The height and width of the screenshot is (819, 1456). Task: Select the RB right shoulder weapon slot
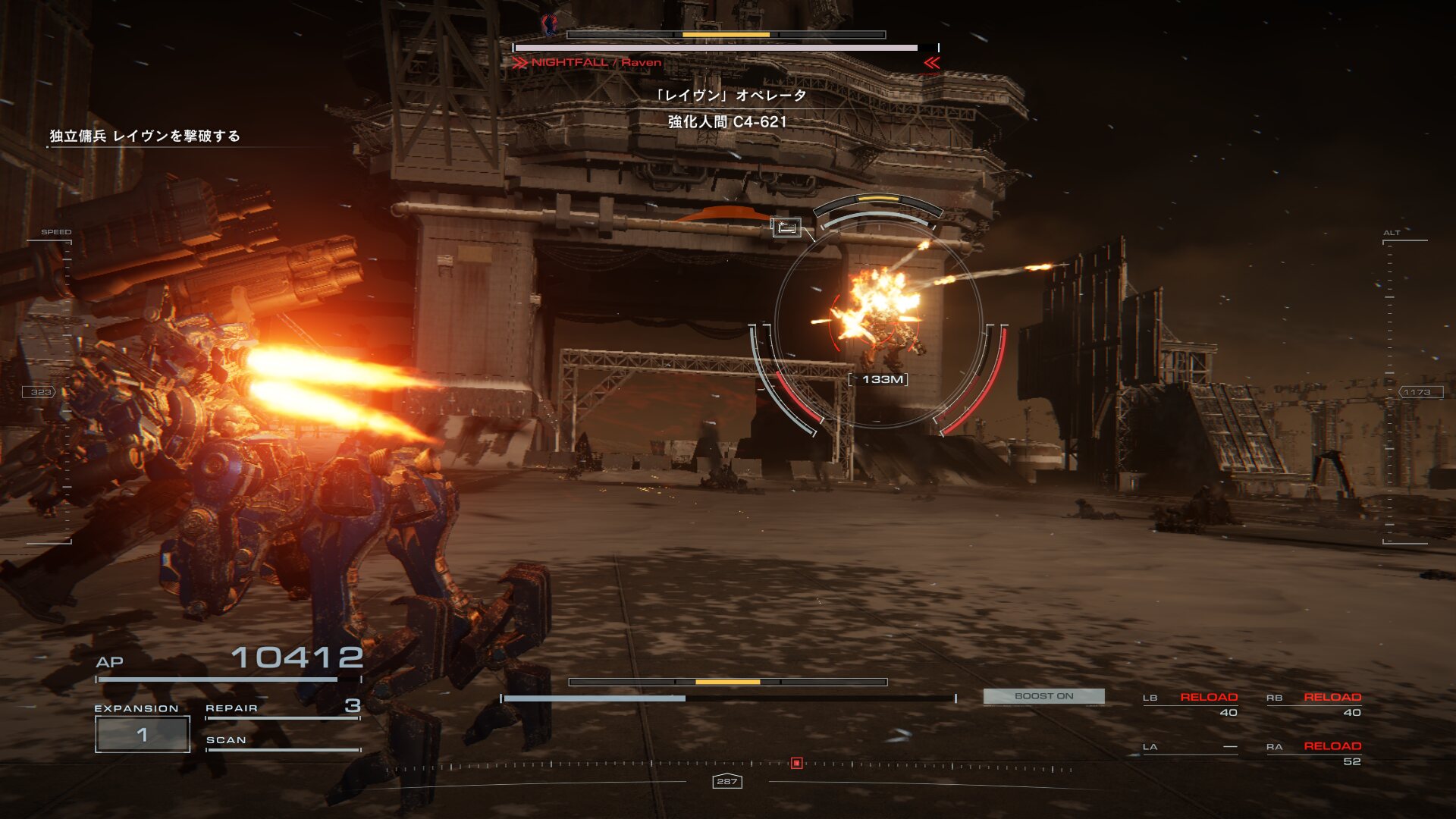click(x=1314, y=704)
